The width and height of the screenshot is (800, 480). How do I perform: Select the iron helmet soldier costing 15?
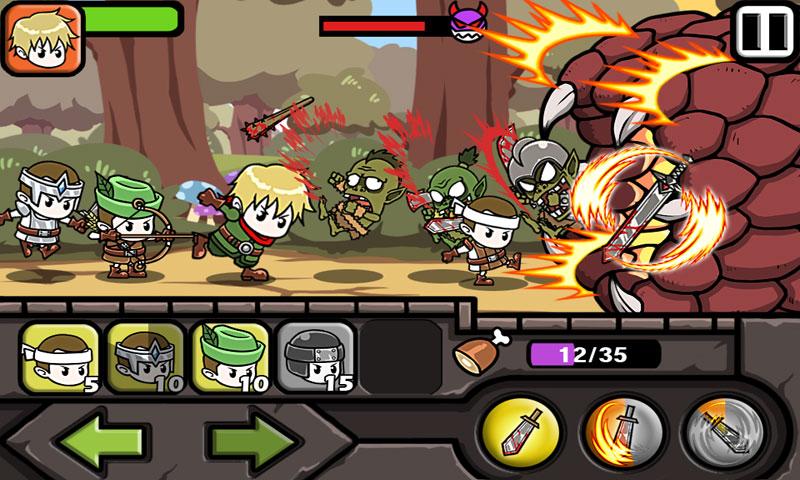click(315, 357)
